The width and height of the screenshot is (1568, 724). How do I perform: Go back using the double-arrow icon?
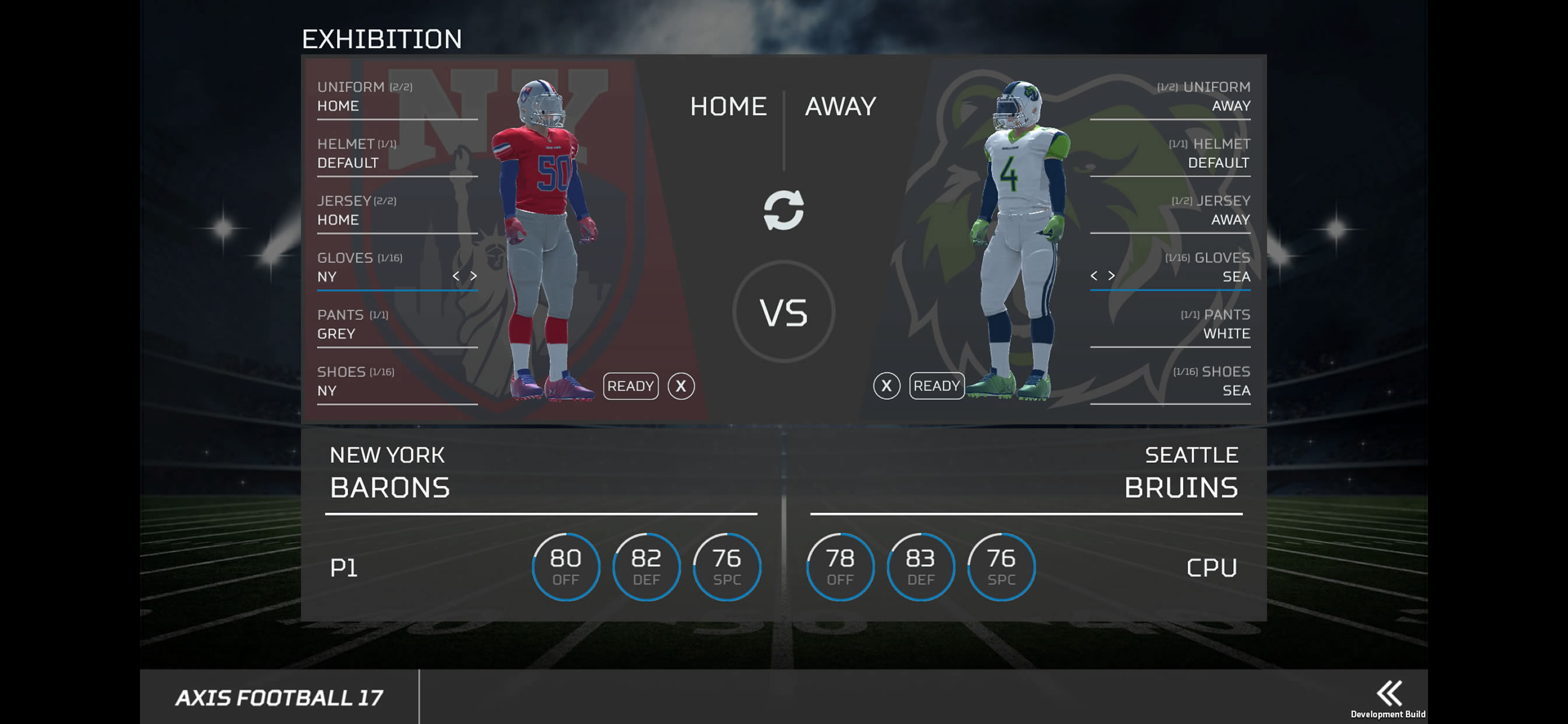click(1389, 694)
